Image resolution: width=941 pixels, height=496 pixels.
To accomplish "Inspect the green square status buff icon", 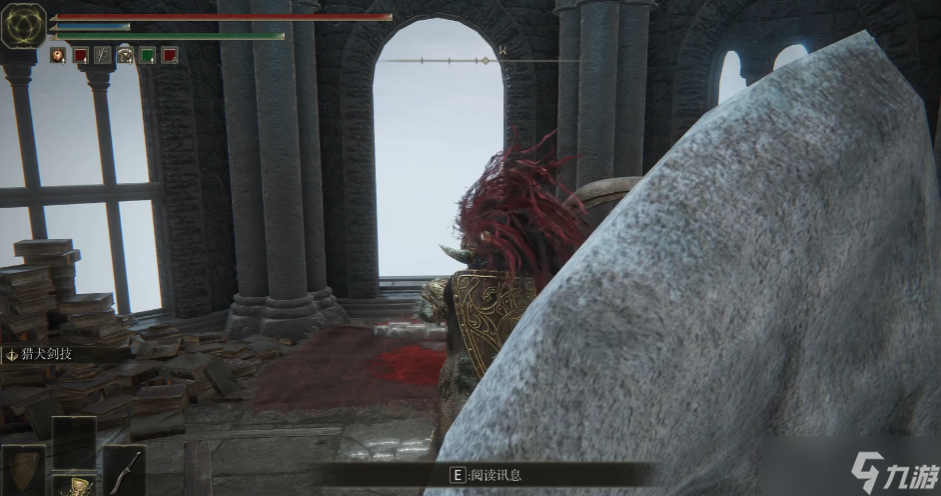I will click(x=148, y=55).
